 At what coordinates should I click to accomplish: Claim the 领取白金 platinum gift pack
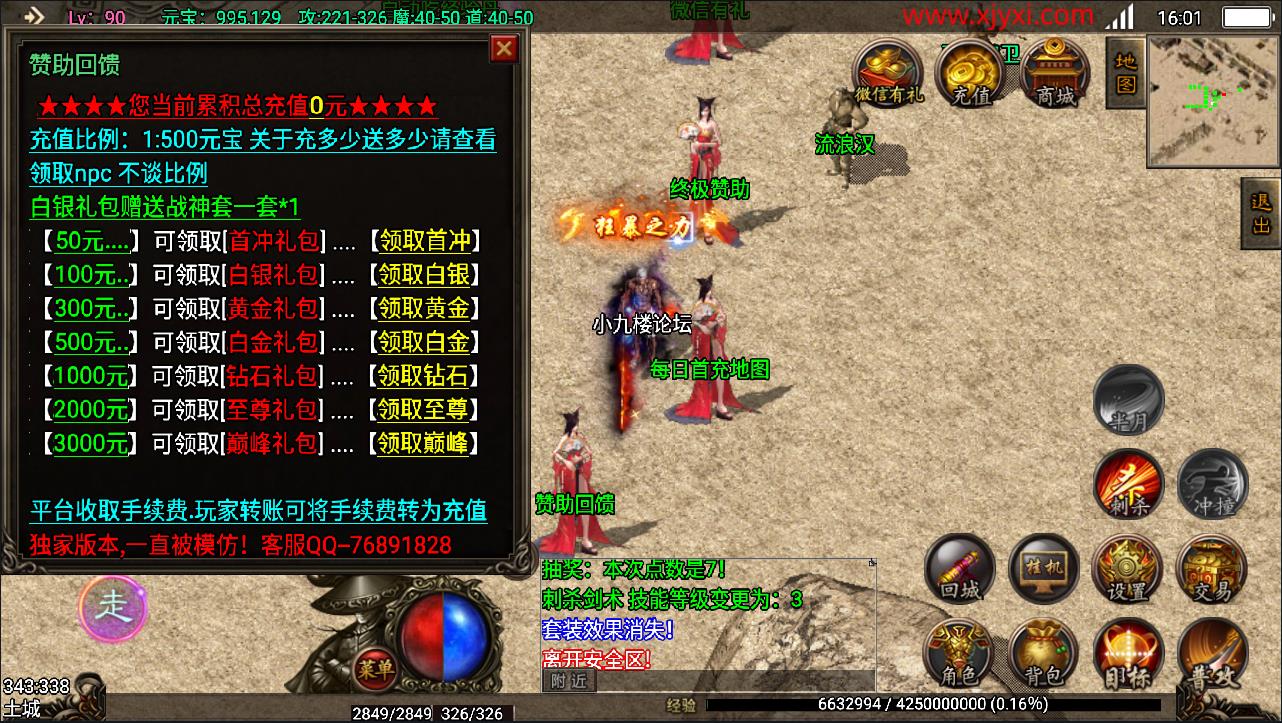[425, 342]
